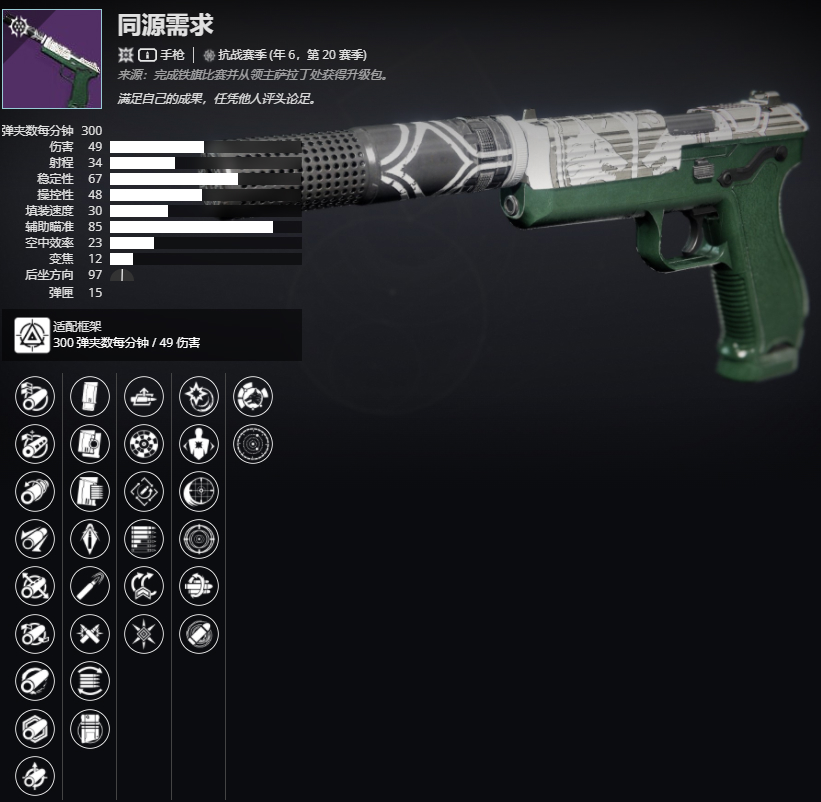Select the 适配框架 intrinsic frame icon
The image size is (821, 802).
pos(32,335)
